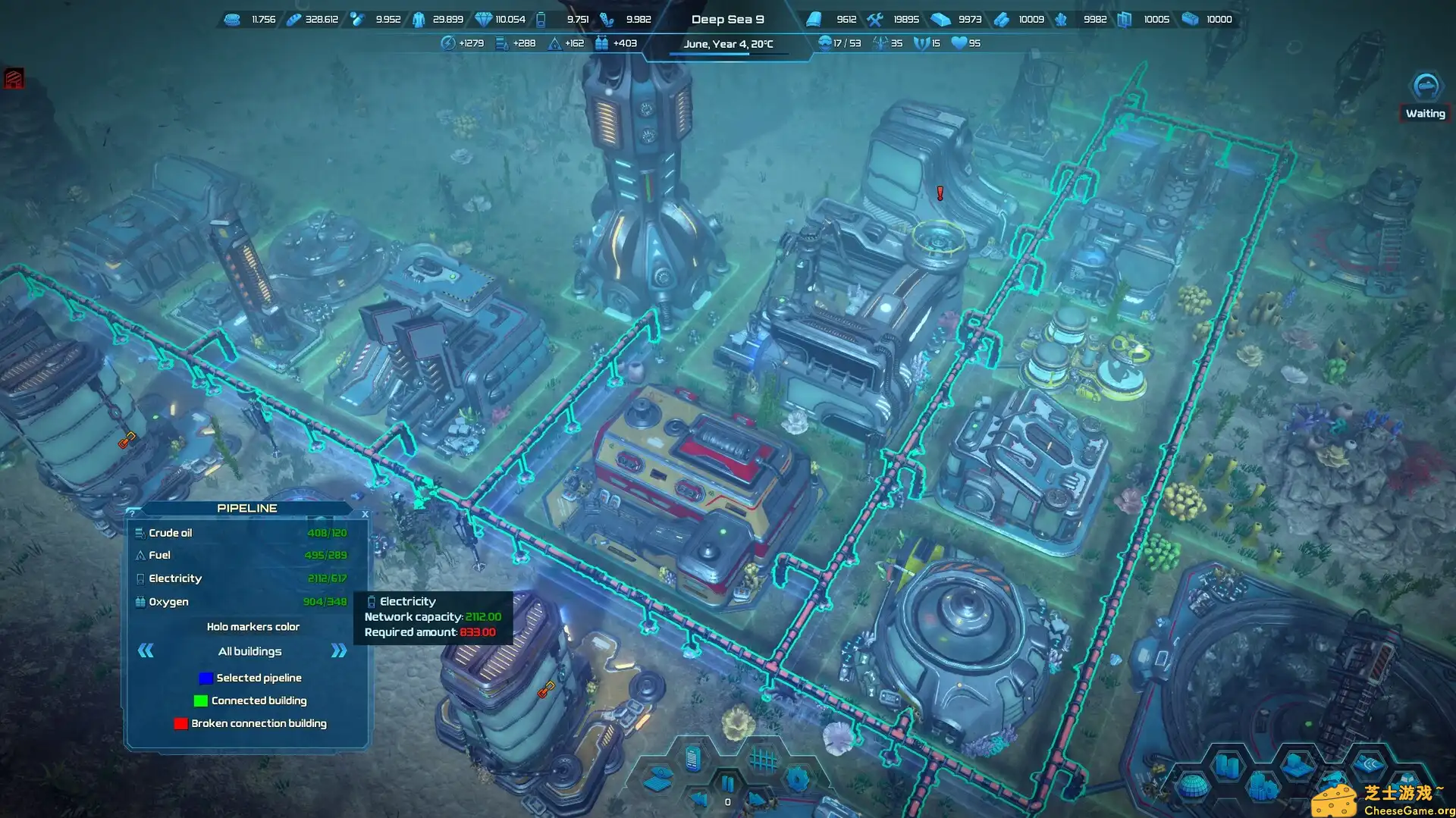Select the Deep Sea 9 colony header

pyautogui.click(x=728, y=19)
